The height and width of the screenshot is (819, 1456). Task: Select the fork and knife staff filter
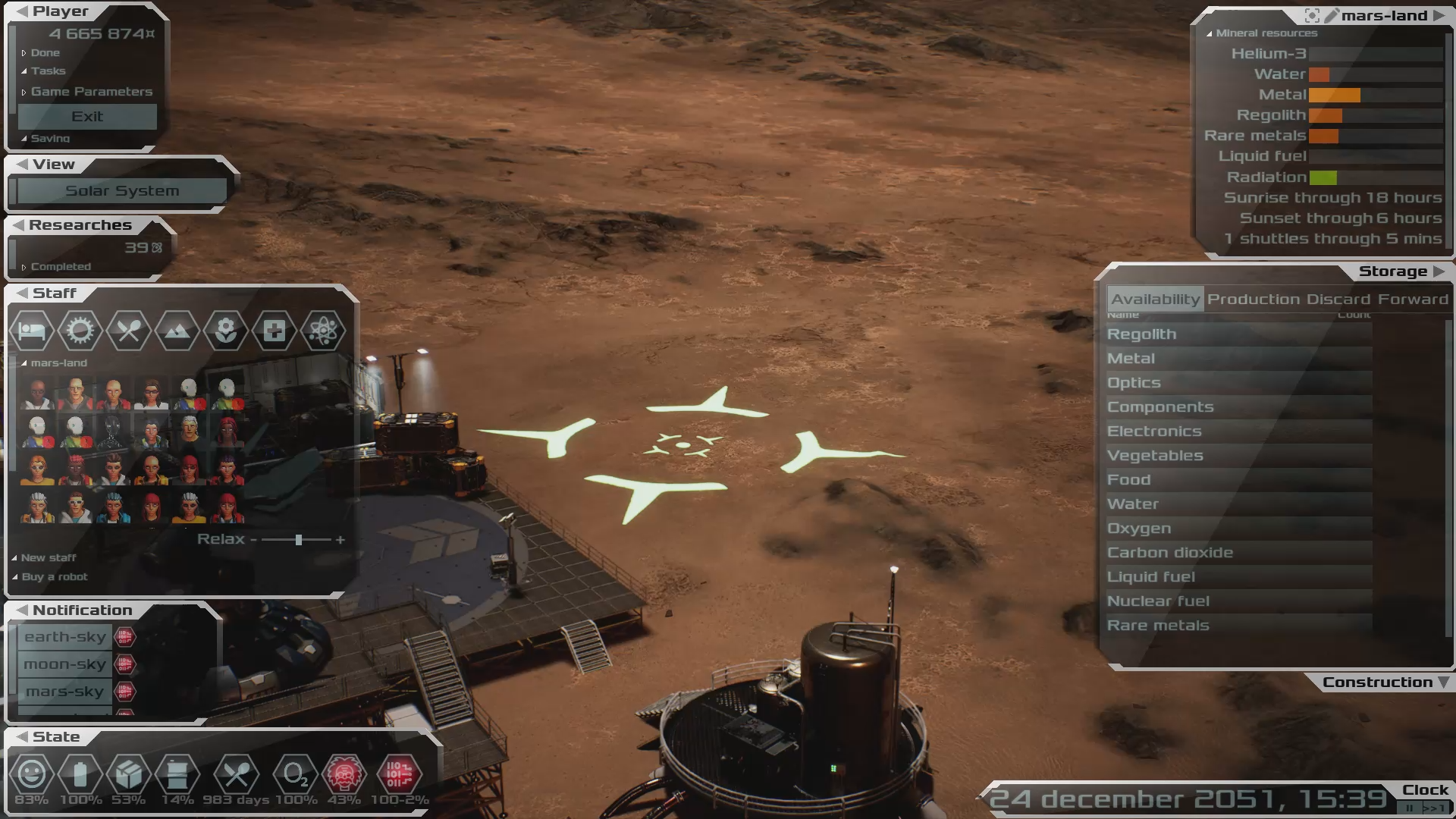coord(128,331)
